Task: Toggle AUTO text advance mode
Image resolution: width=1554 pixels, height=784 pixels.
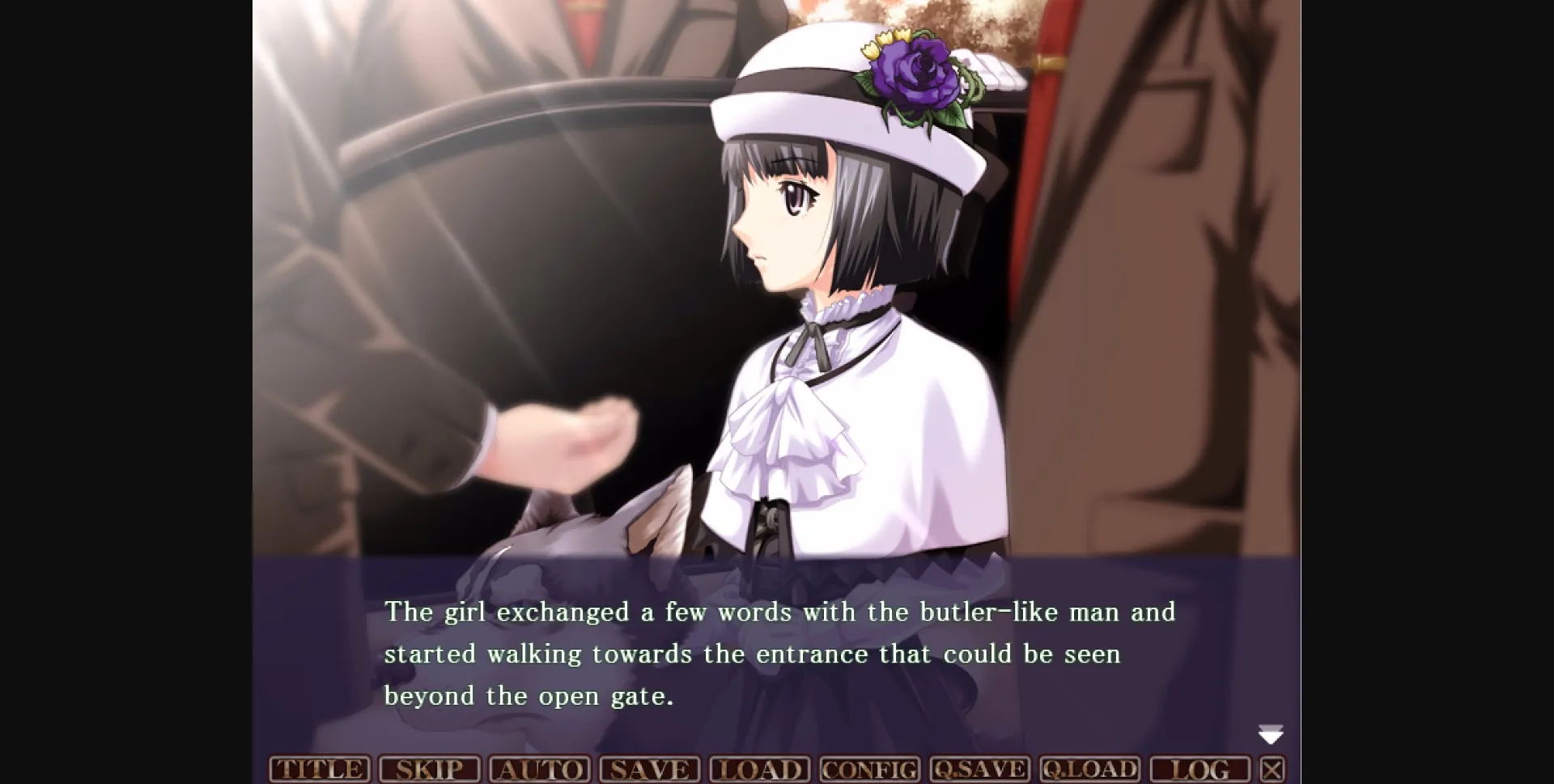Action: coord(541,769)
